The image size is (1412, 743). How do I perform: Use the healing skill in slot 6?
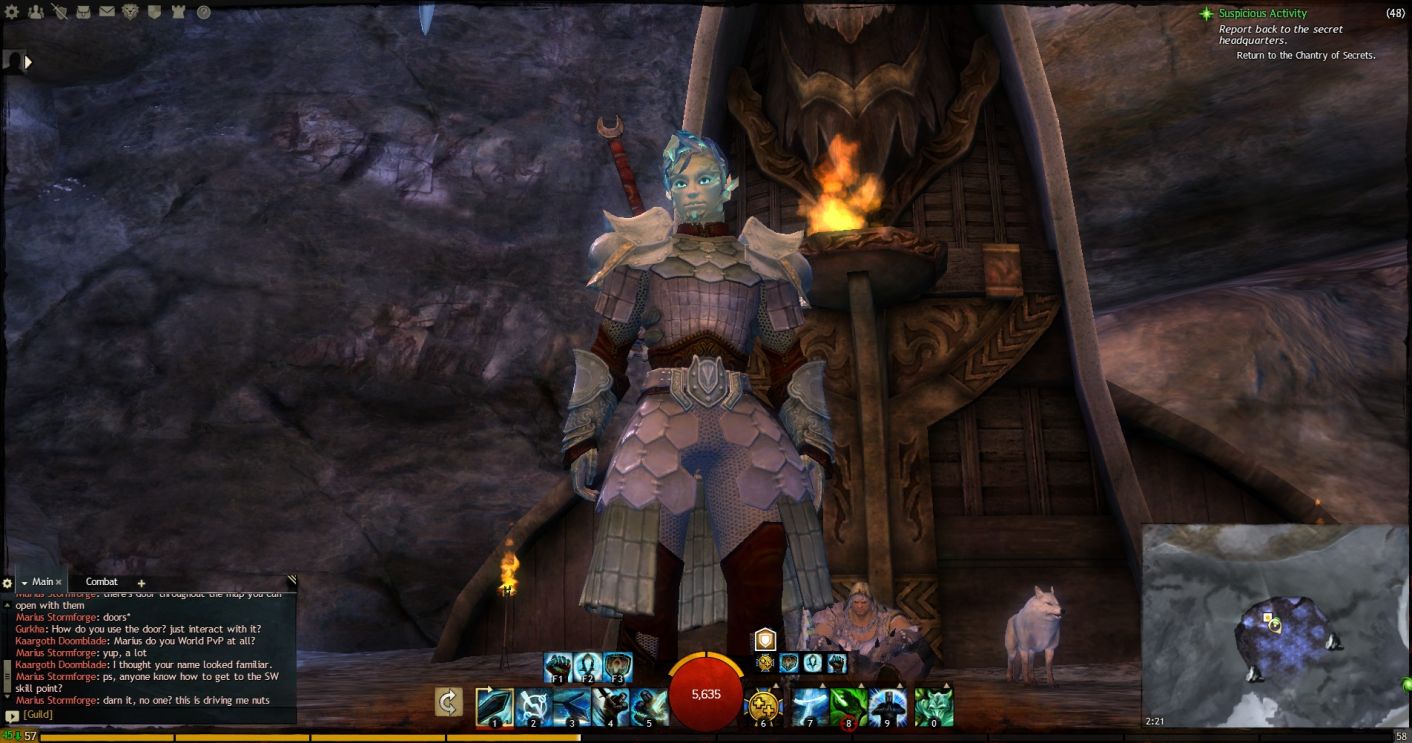763,707
